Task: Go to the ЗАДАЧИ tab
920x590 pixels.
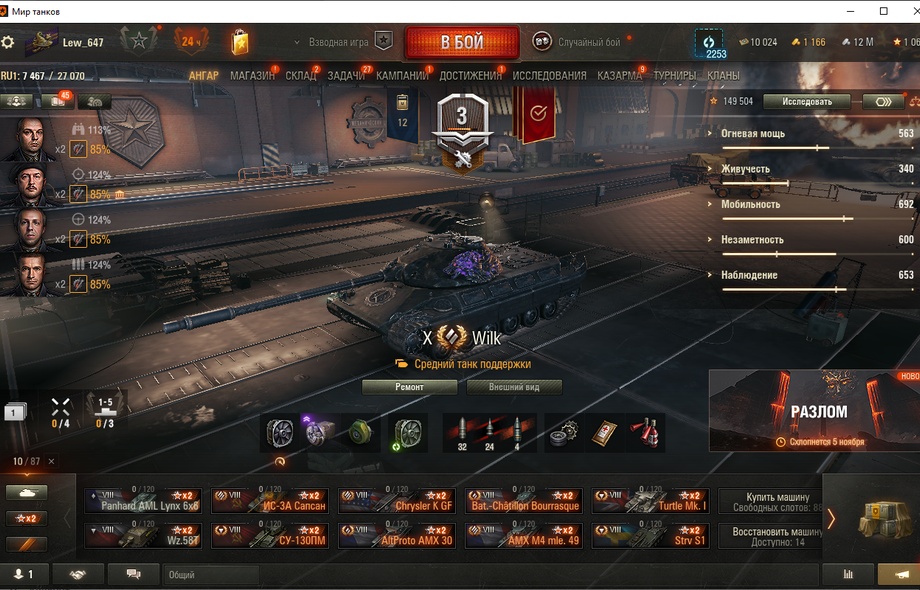Action: pyautogui.click(x=346, y=76)
